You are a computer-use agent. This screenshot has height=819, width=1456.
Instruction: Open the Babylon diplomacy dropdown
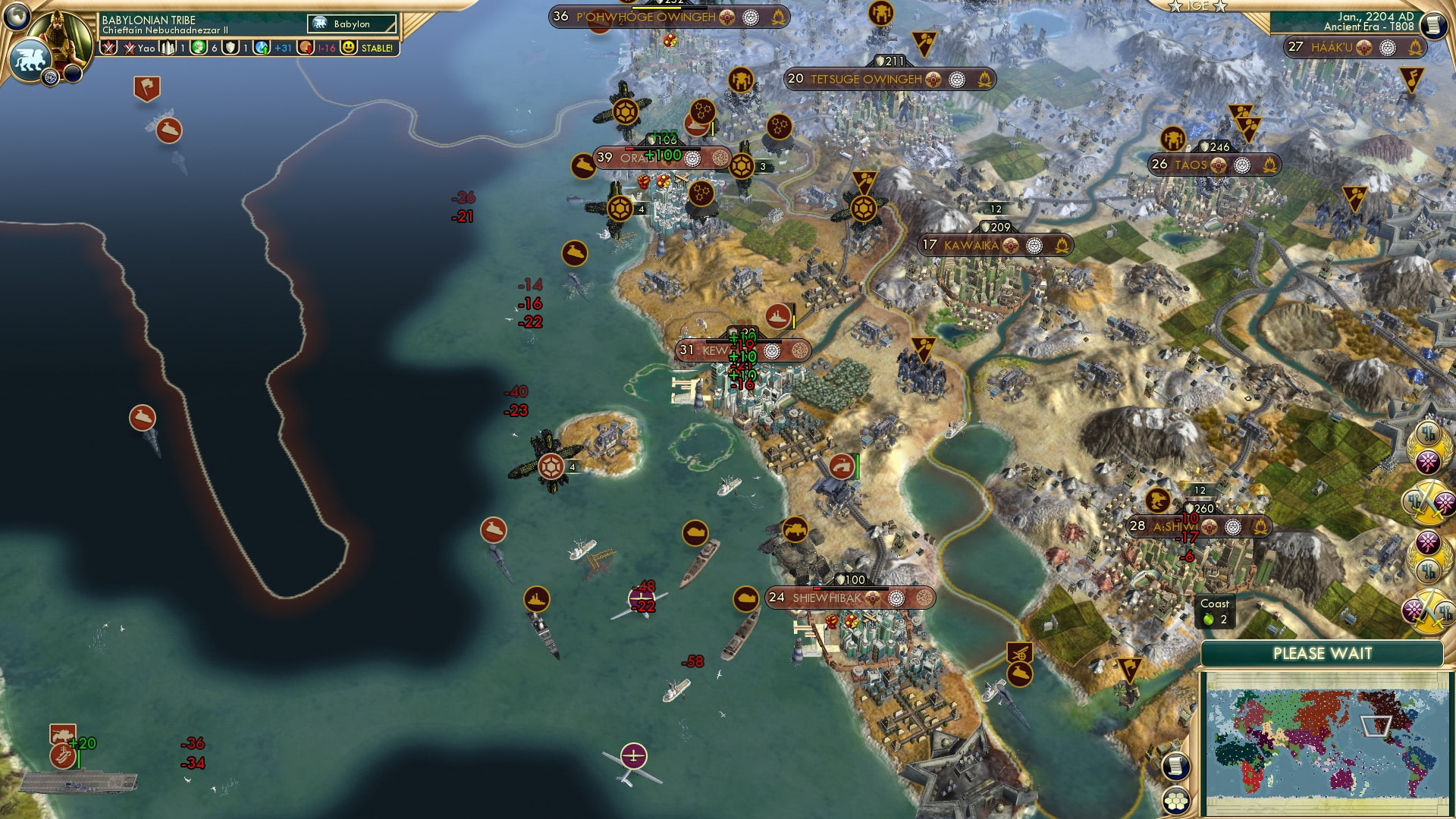tap(349, 24)
